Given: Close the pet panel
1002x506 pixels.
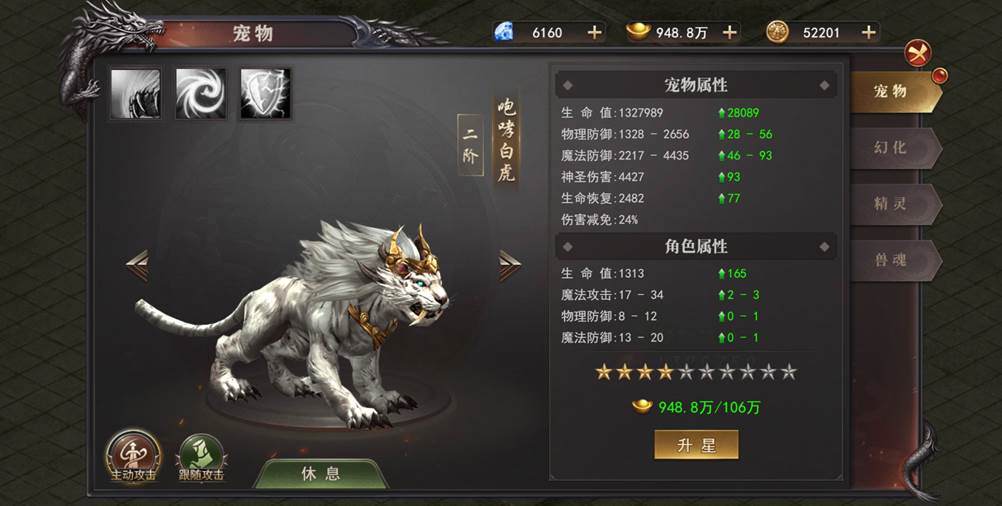Looking at the screenshot, I should click(x=916, y=52).
